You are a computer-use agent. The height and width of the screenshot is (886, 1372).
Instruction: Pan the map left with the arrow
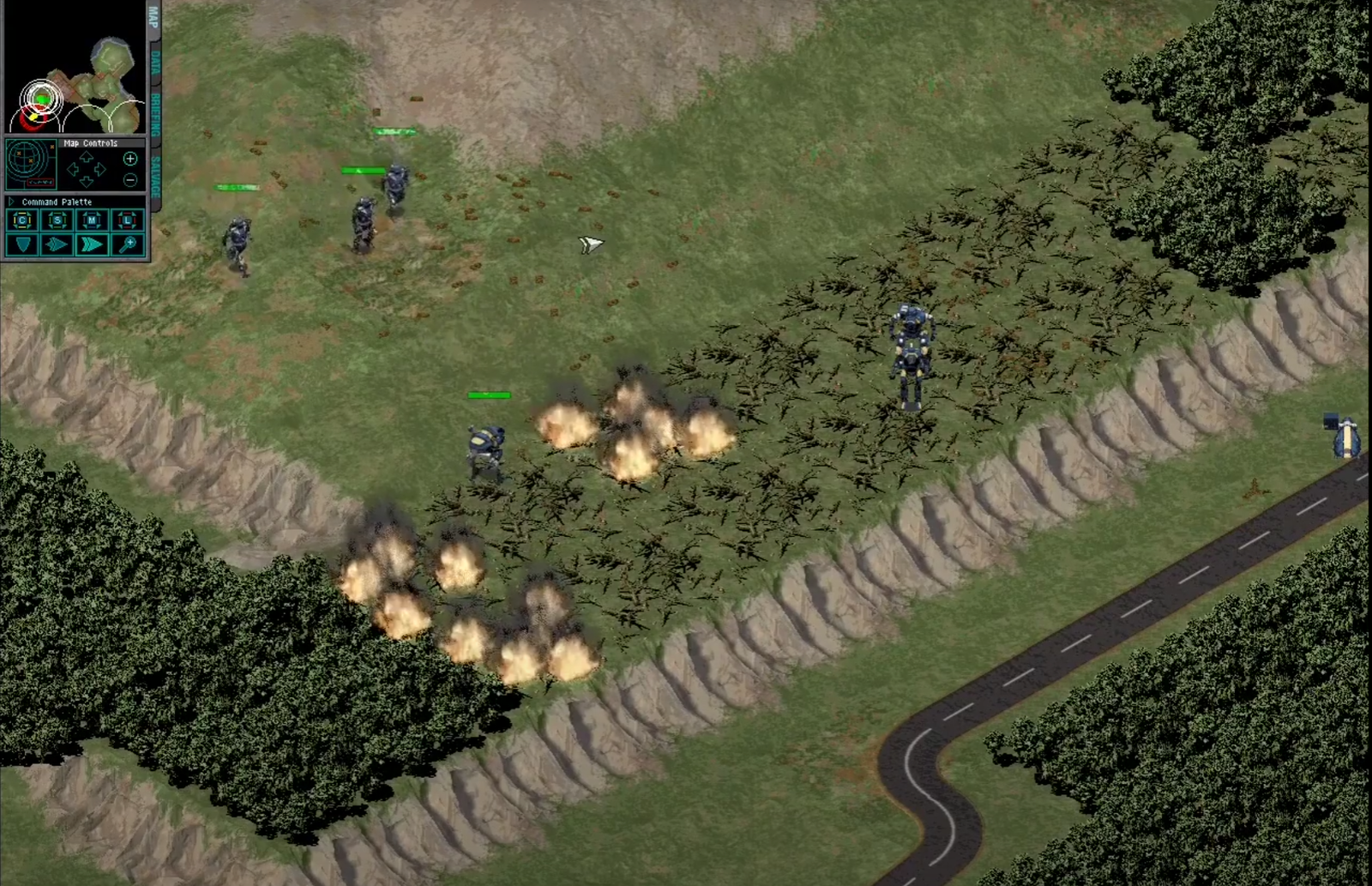pyautogui.click(x=73, y=170)
